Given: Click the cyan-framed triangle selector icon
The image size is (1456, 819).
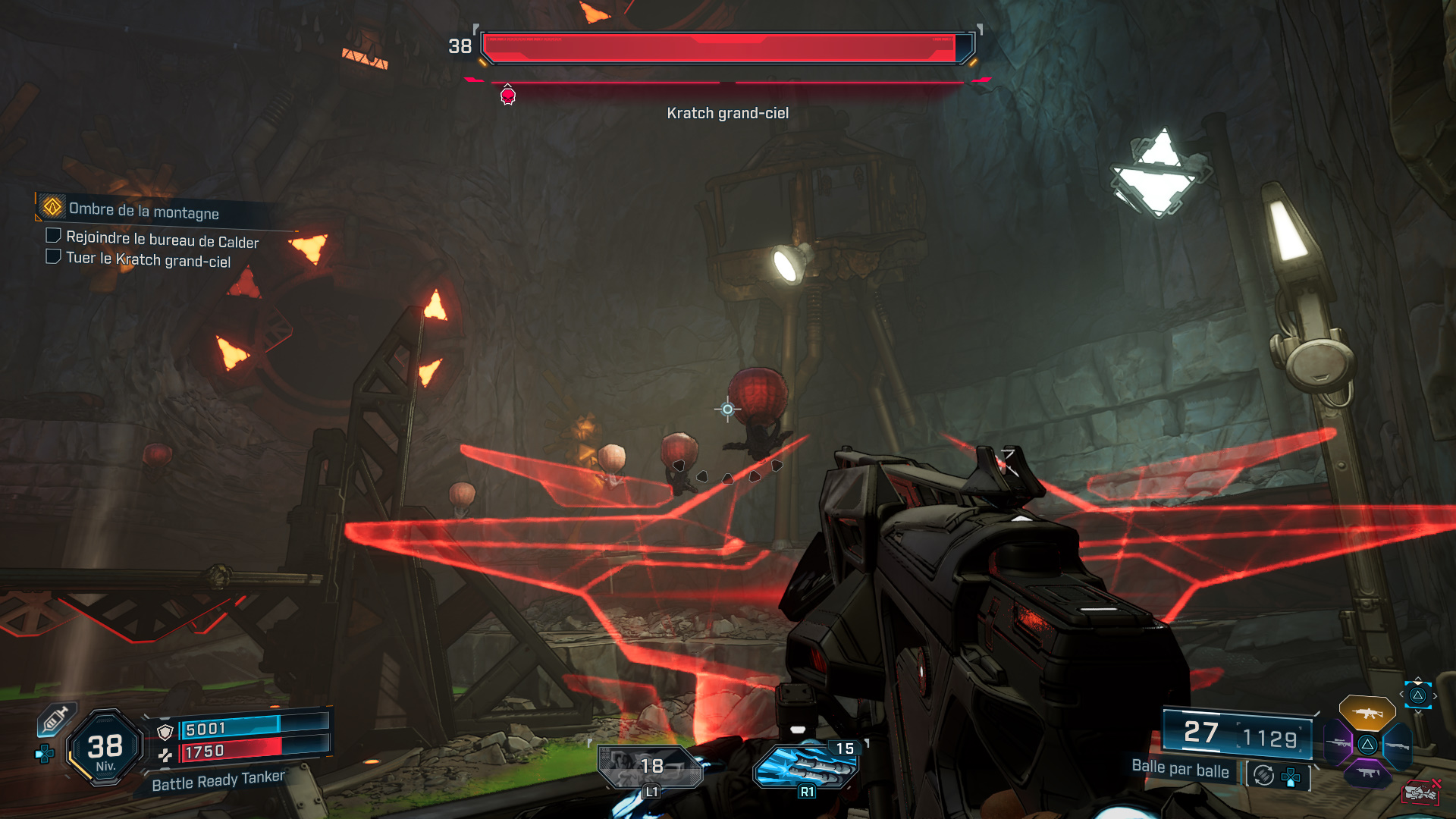Looking at the screenshot, I should tap(1417, 695).
